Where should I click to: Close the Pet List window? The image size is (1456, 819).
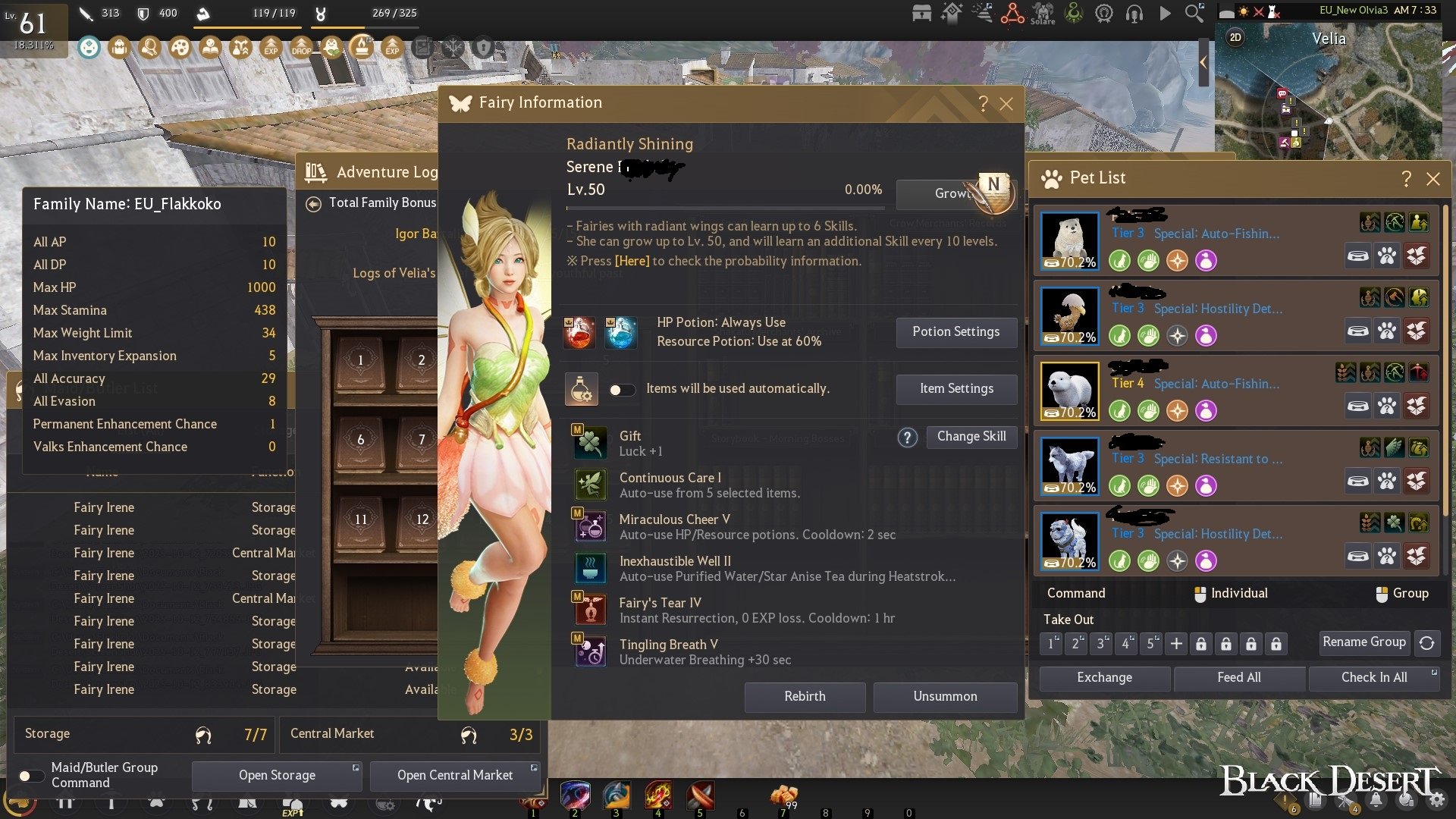click(x=1432, y=179)
